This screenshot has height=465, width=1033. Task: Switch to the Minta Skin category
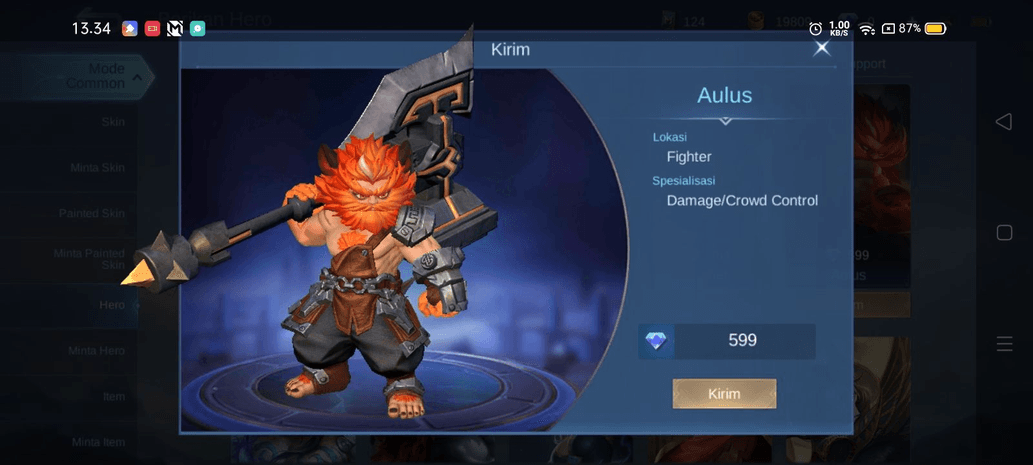point(97,167)
